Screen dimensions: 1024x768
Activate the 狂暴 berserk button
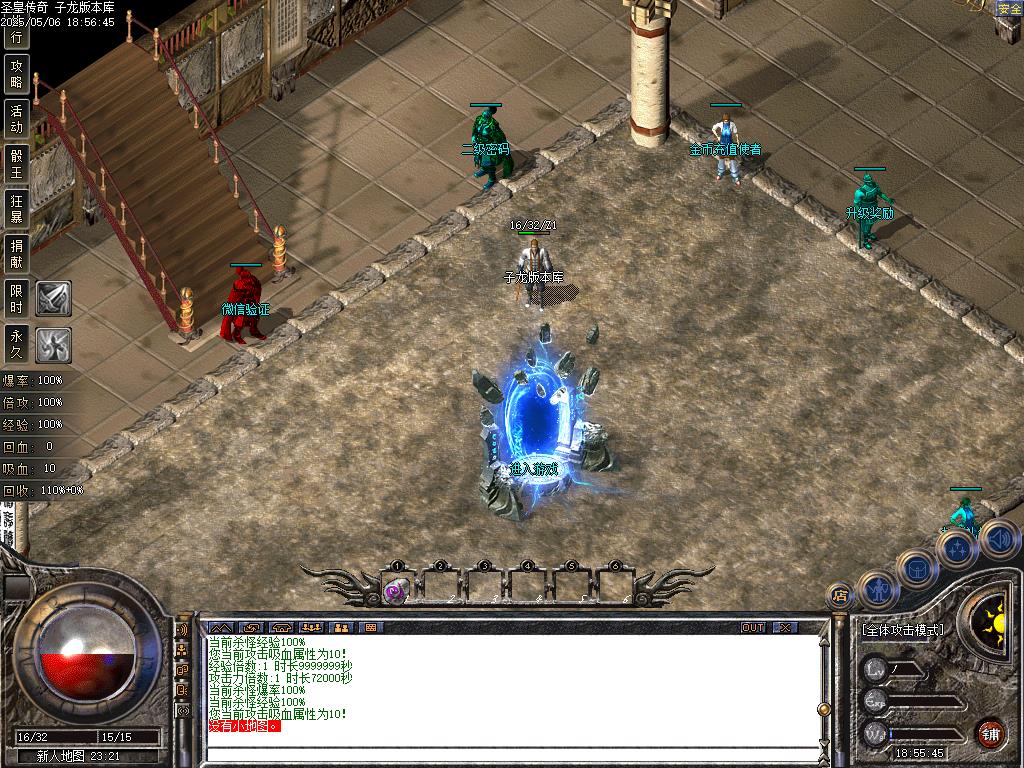coord(16,208)
